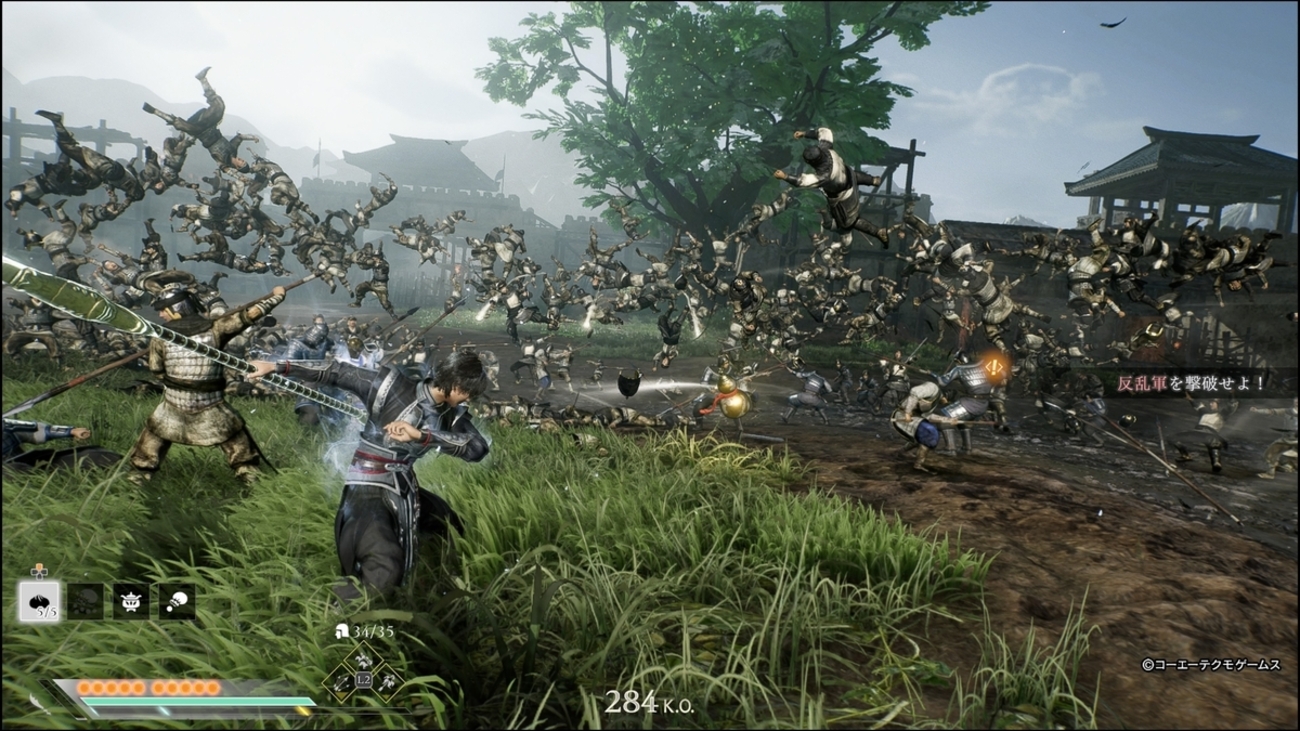This screenshot has height=731, width=1300.
Task: Select the right-side axe tactic diamond
Action: click(x=387, y=683)
